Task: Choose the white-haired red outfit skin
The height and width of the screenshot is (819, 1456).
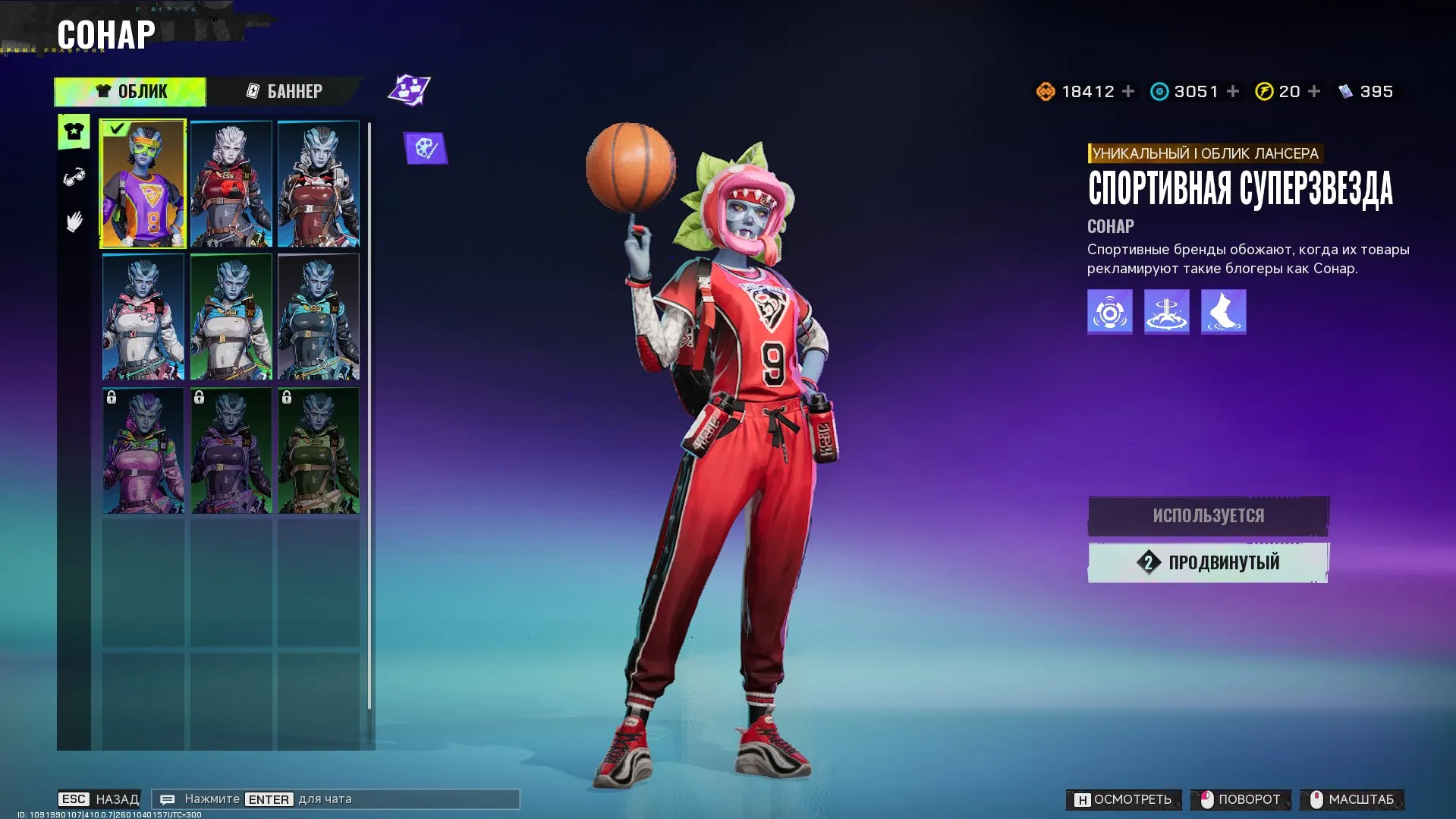Action: (x=231, y=184)
